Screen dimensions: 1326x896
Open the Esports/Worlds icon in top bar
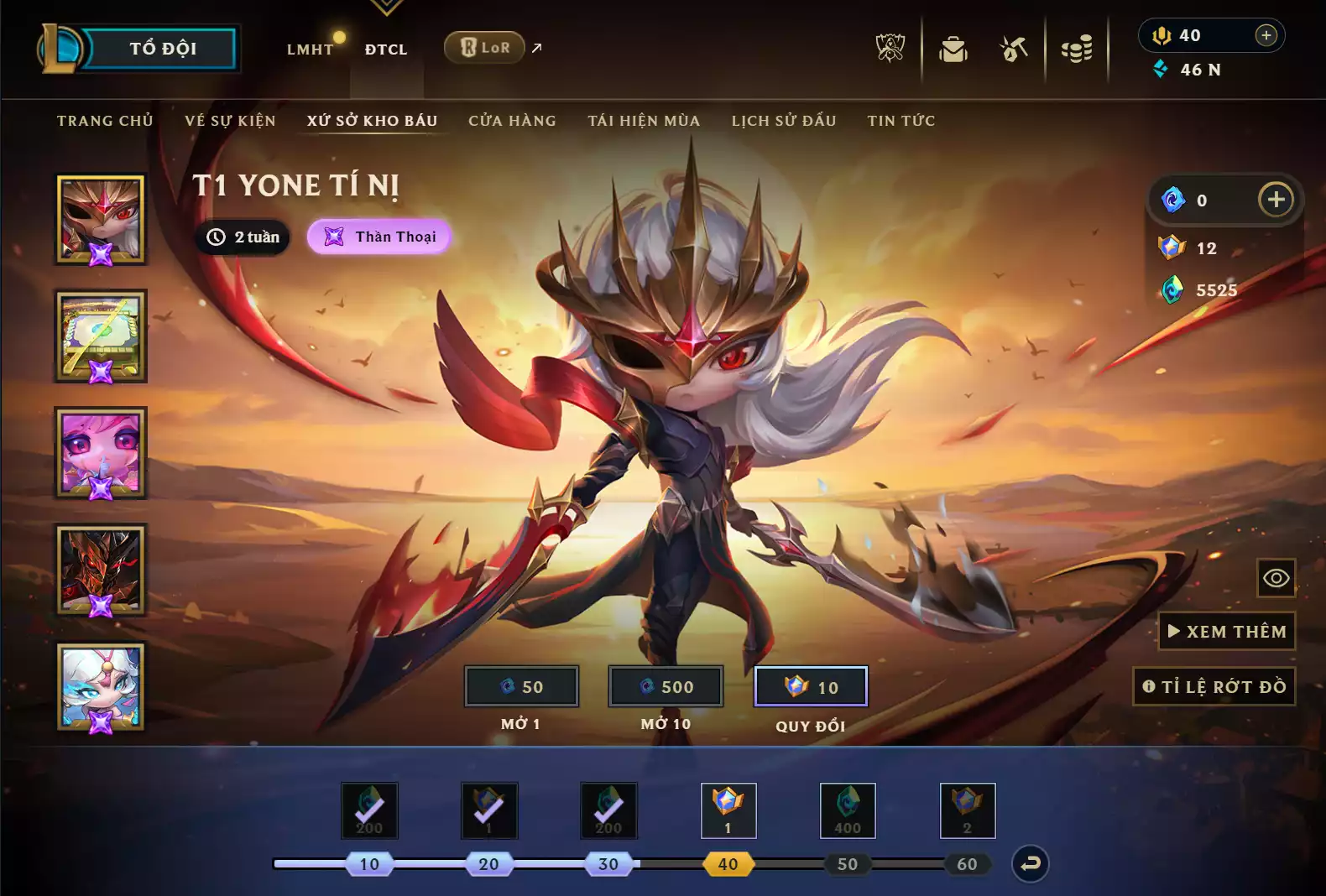point(892,49)
